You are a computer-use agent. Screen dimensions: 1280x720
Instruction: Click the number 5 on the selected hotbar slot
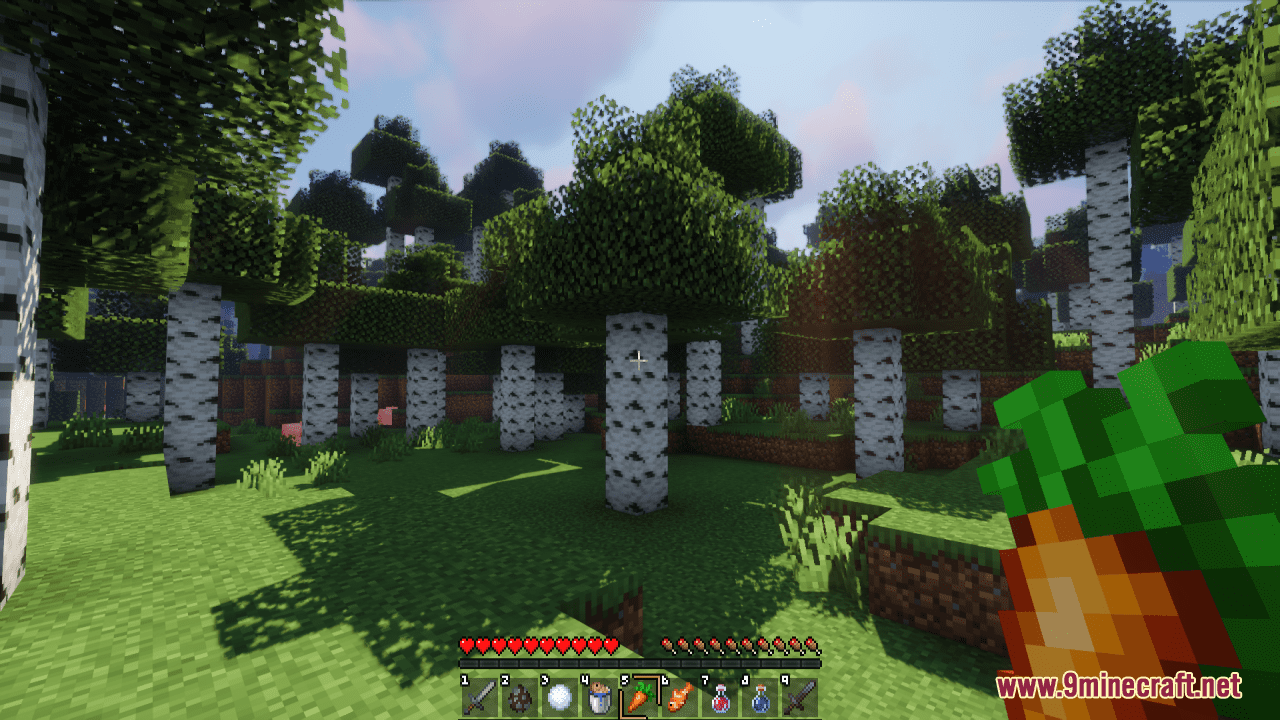pos(623,678)
